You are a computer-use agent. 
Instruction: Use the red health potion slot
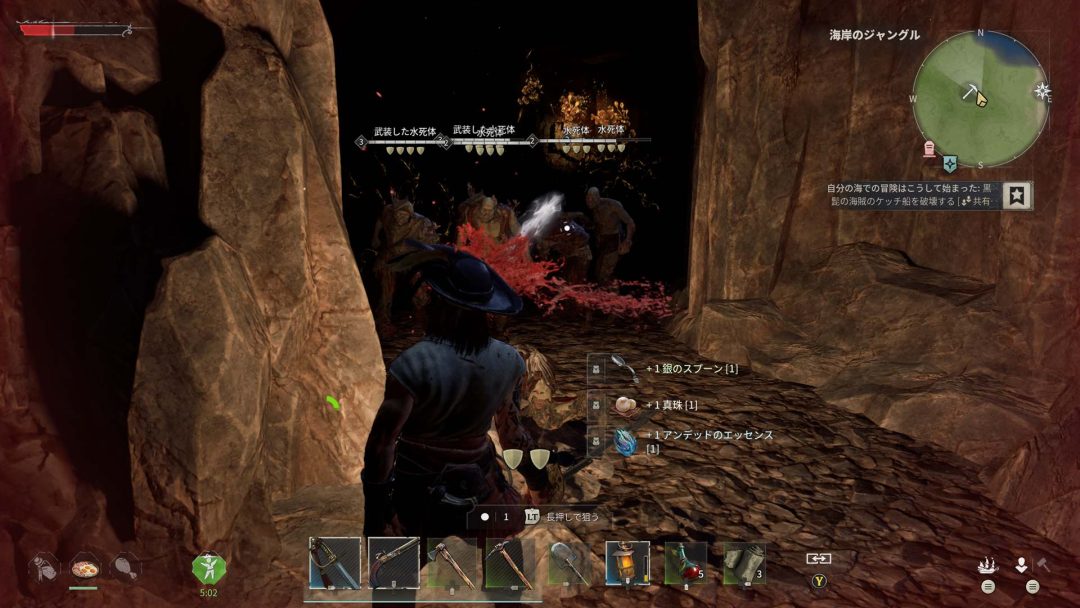(685, 563)
